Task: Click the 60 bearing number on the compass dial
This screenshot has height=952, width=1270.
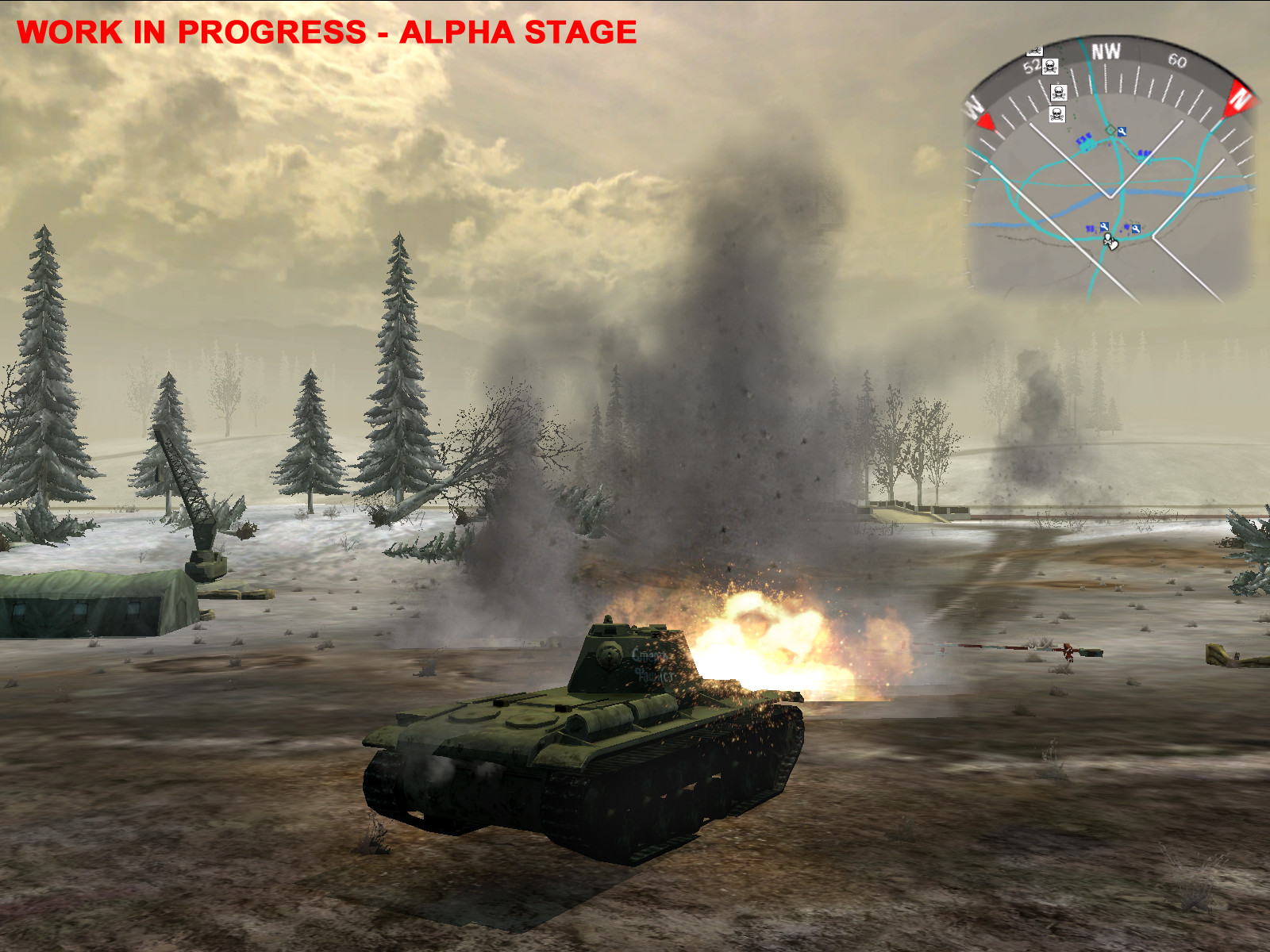Action: (1176, 62)
